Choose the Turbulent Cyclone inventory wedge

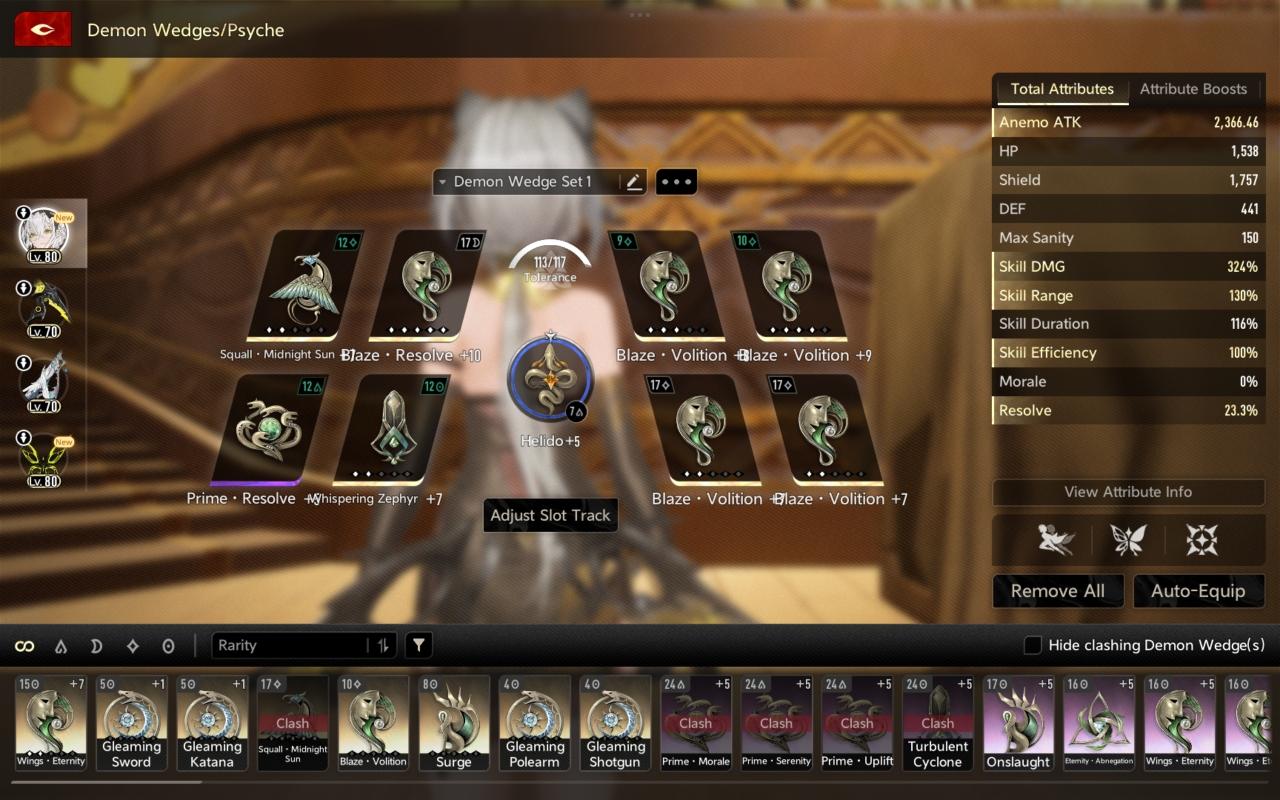pos(938,723)
